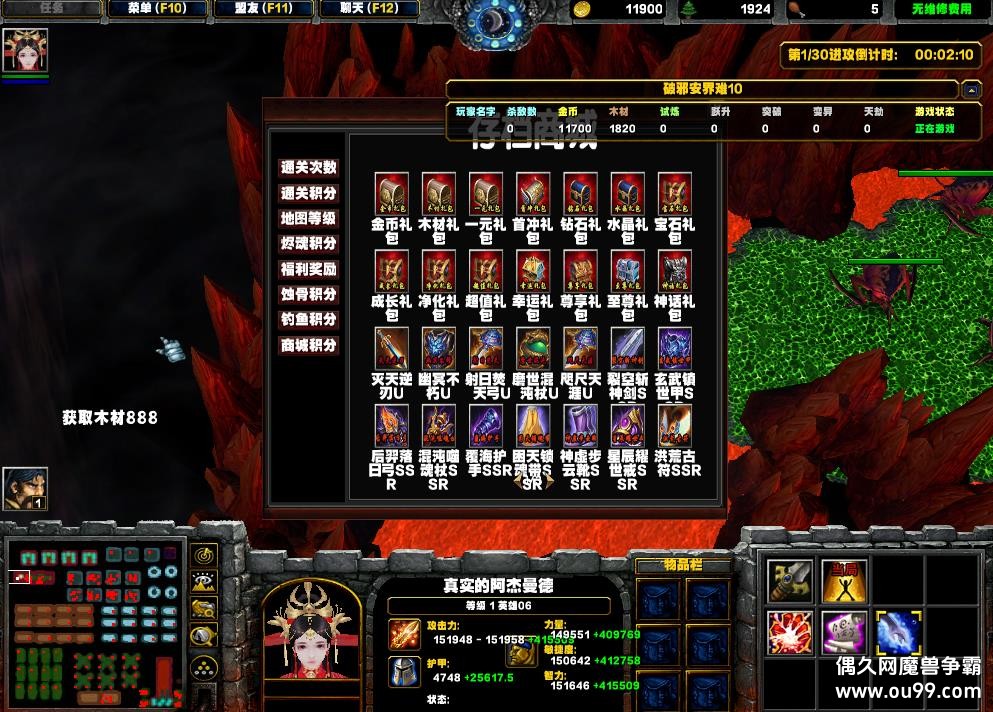Screen dimensions: 993x712
Task: Open the 盟友 (F11) allies panel
Action: [264, 9]
